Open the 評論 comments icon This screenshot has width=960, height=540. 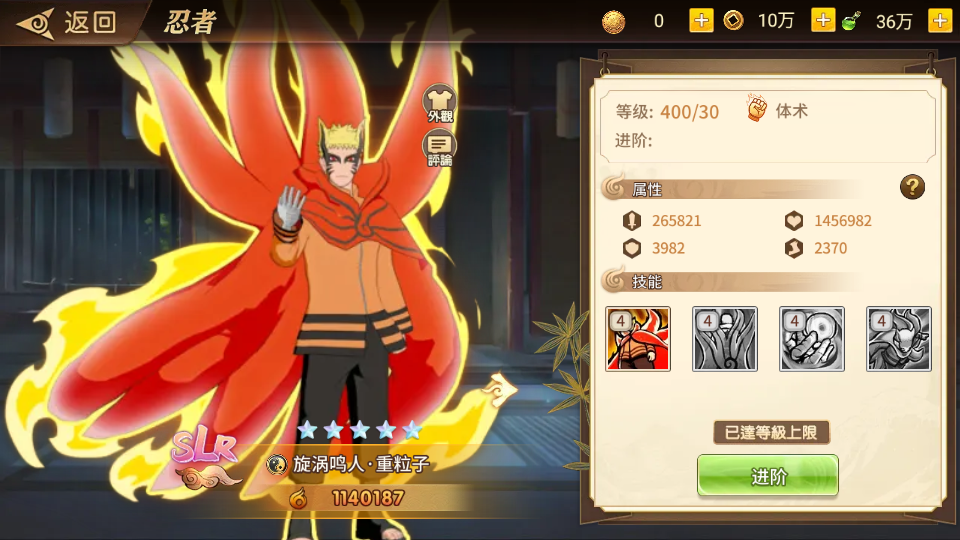pos(439,149)
